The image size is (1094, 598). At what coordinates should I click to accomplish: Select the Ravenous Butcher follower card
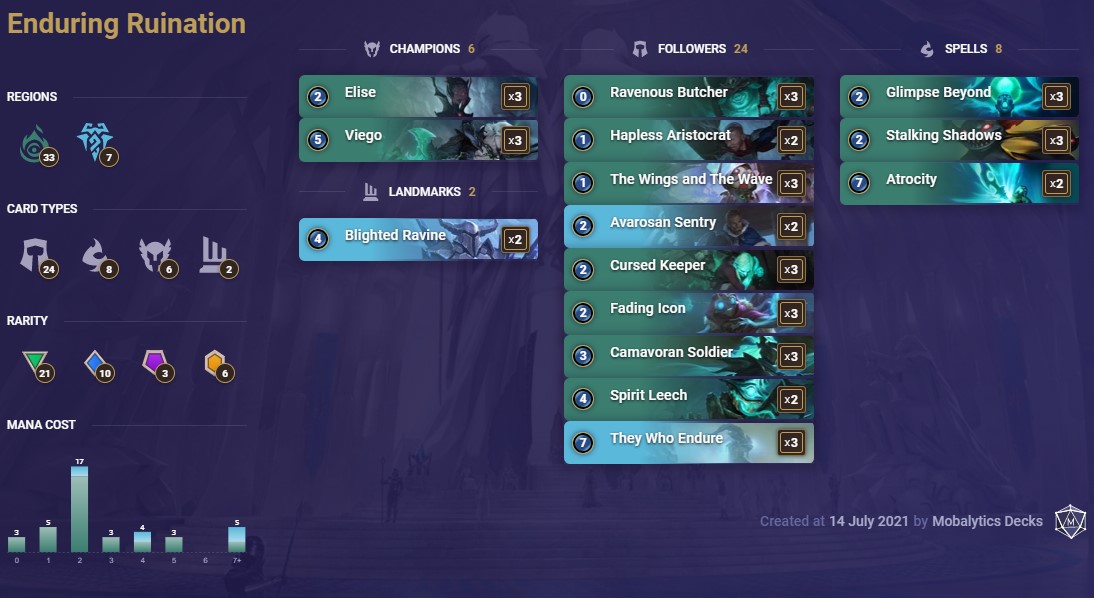pos(688,96)
